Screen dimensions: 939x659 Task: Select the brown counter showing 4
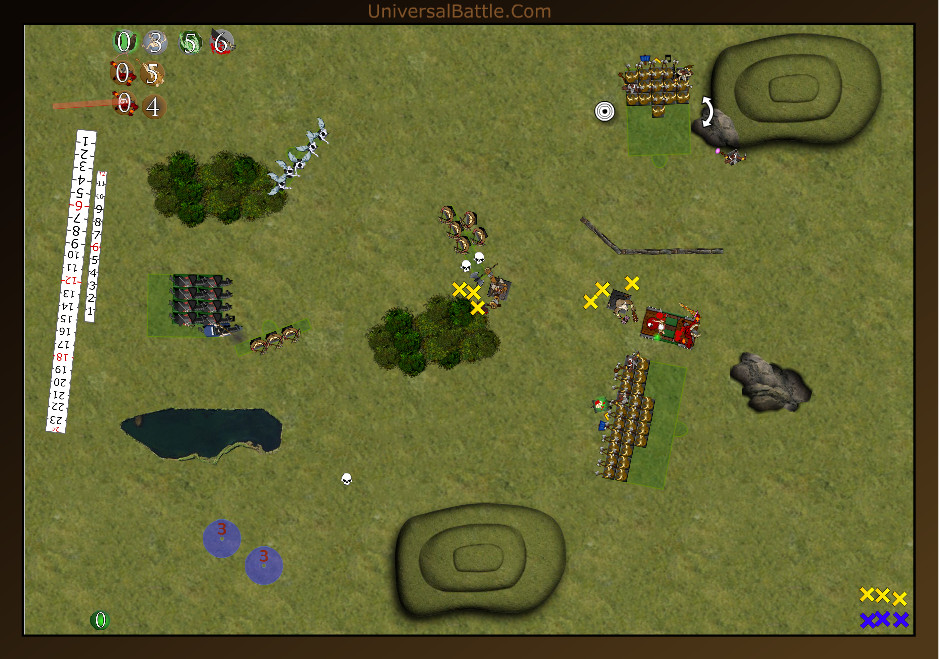click(x=153, y=106)
